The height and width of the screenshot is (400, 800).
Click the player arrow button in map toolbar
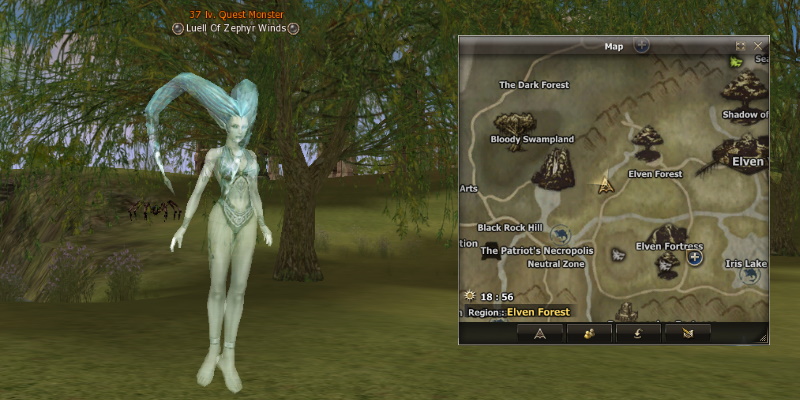[540, 334]
